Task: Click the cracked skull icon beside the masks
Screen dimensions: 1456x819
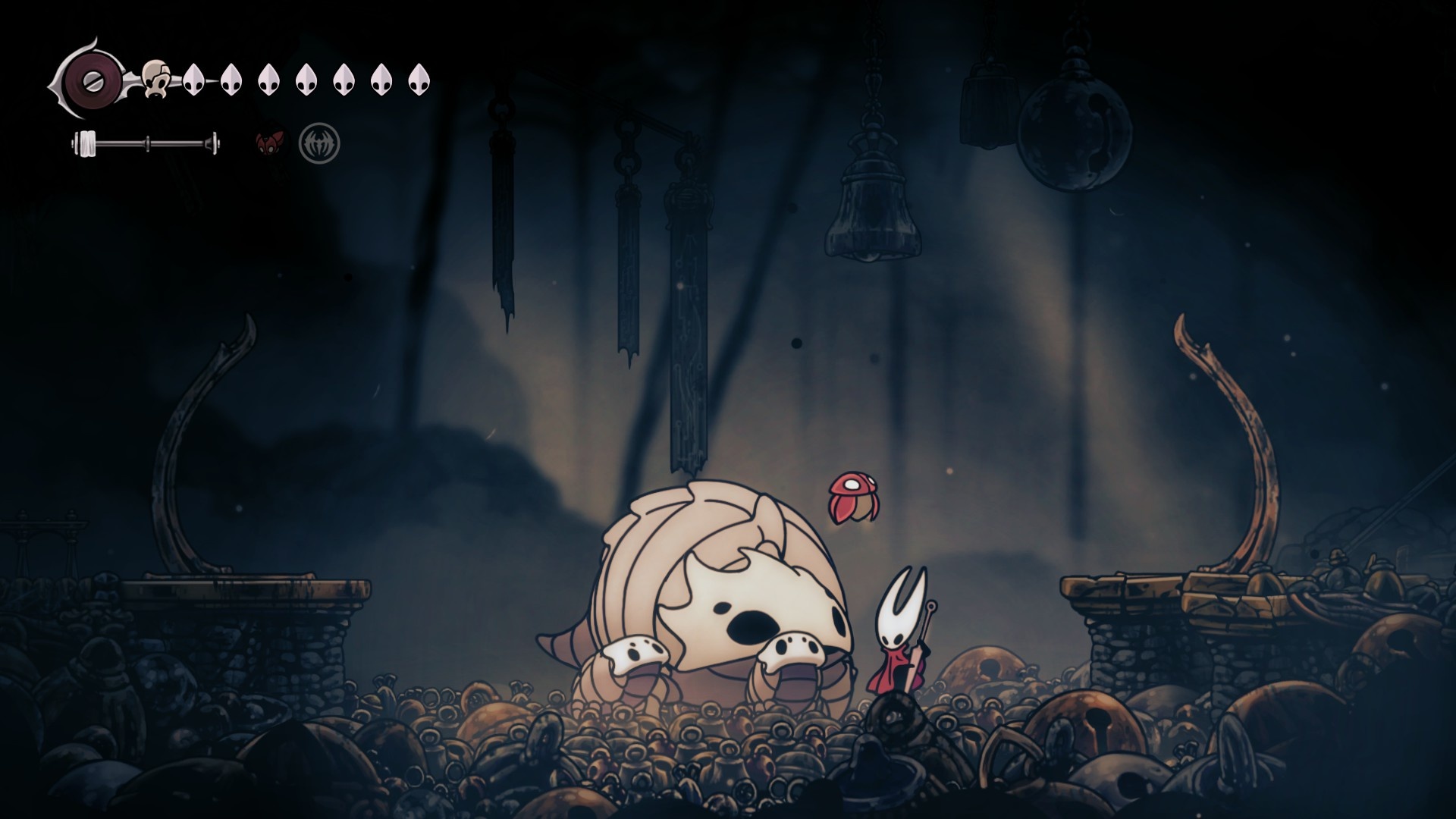Action: [157, 78]
